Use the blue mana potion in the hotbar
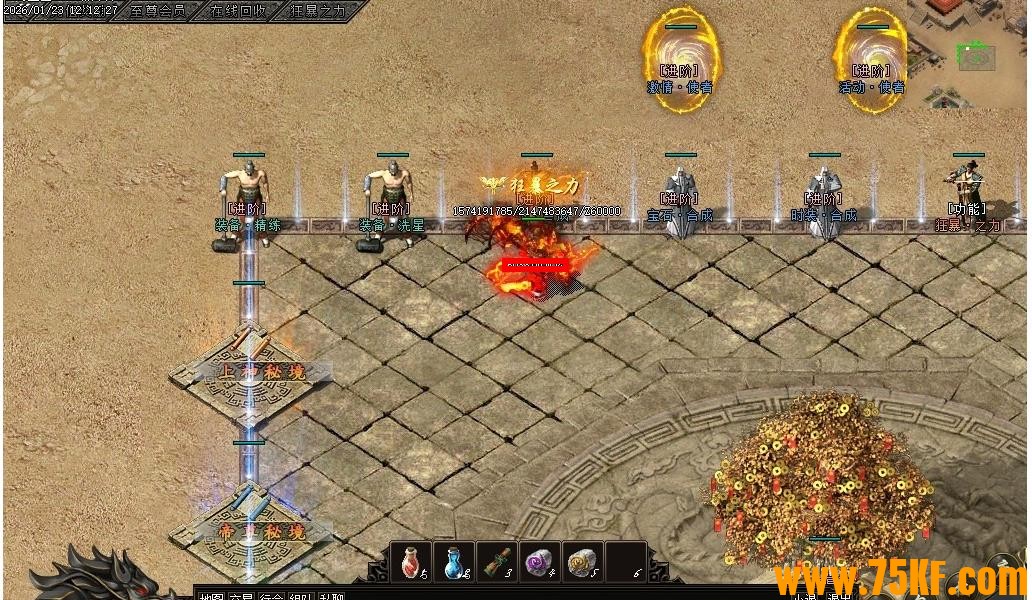The width and height of the screenshot is (1032, 600). (x=455, y=562)
